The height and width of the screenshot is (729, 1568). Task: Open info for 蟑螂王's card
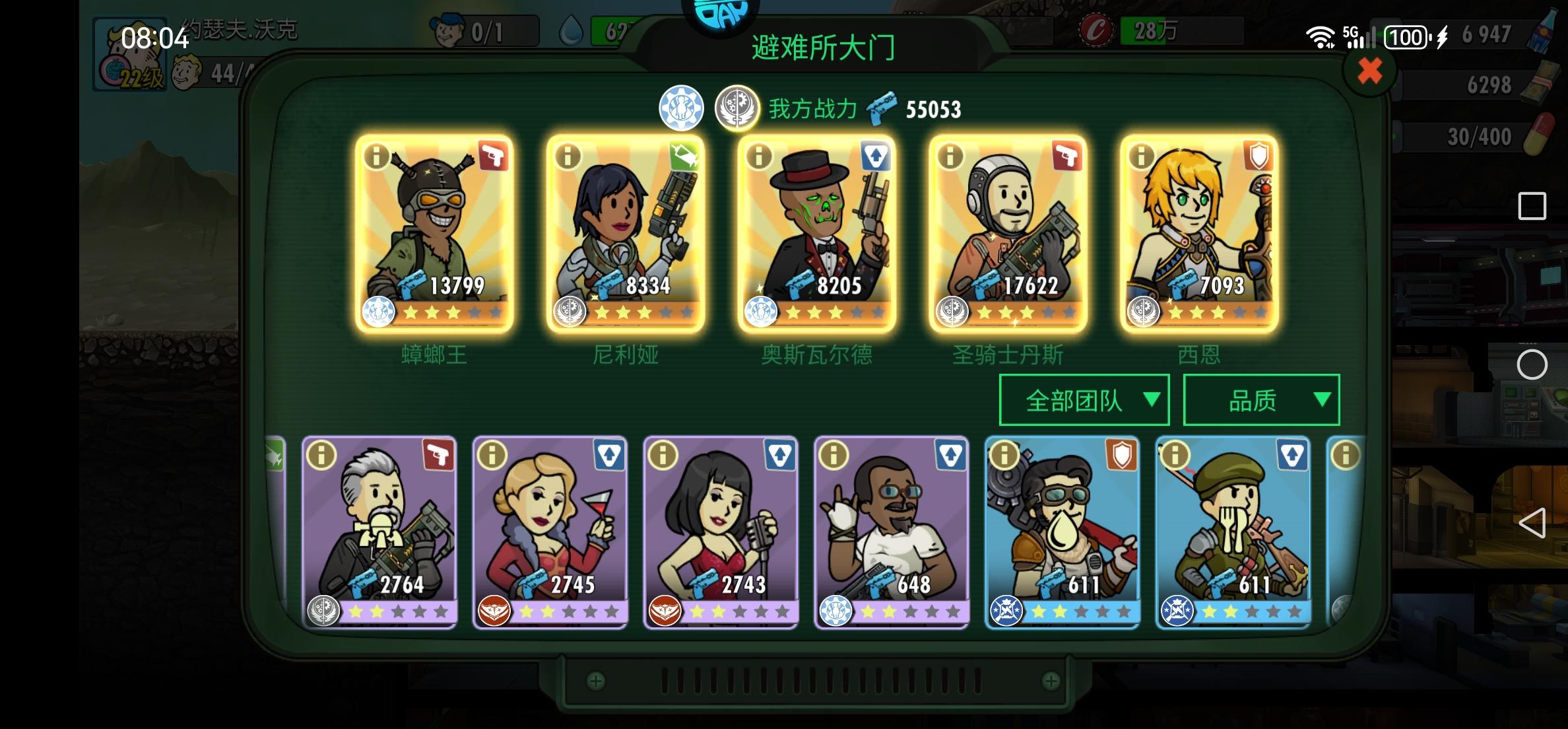(377, 156)
